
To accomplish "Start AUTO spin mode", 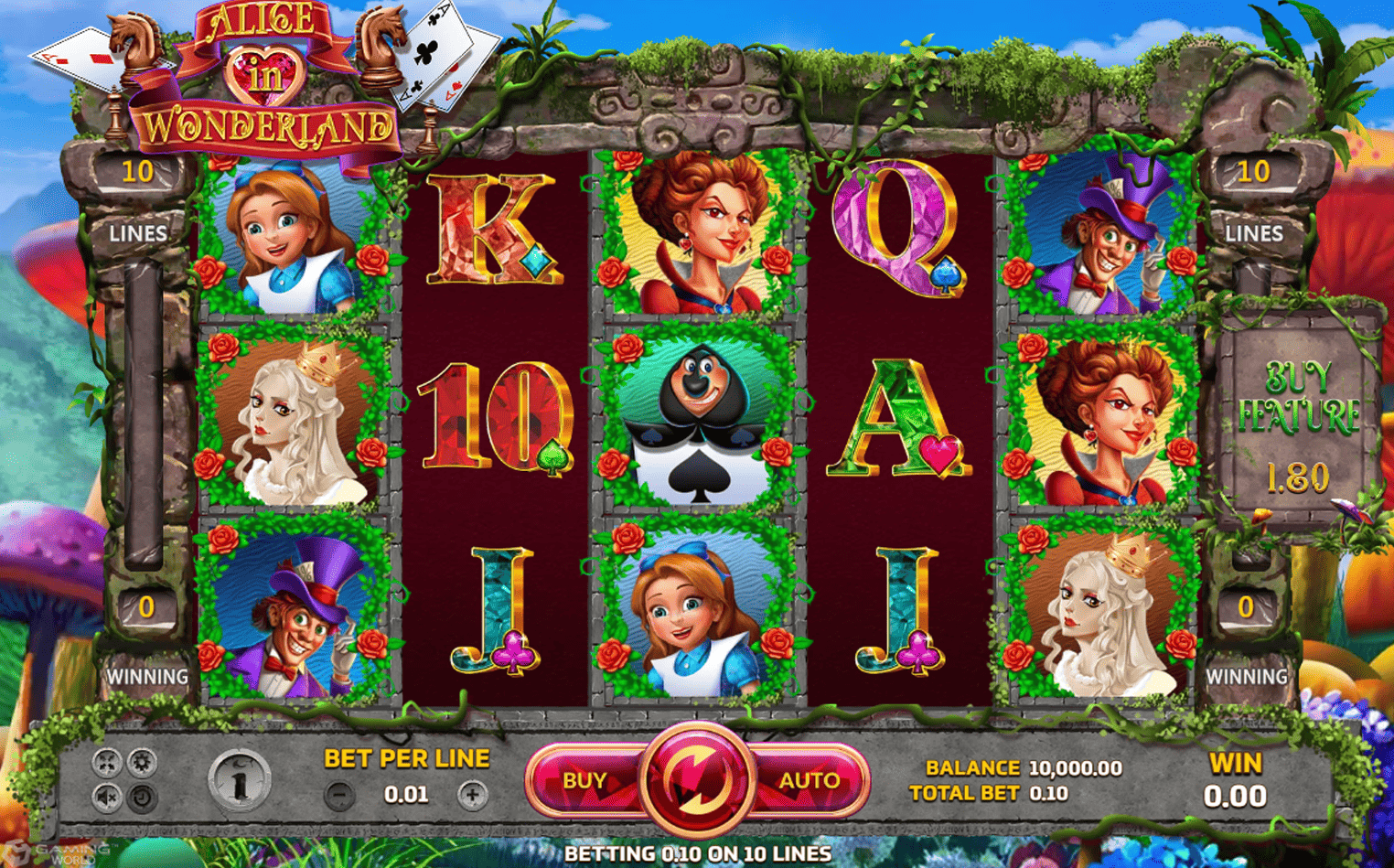I will (809, 780).
